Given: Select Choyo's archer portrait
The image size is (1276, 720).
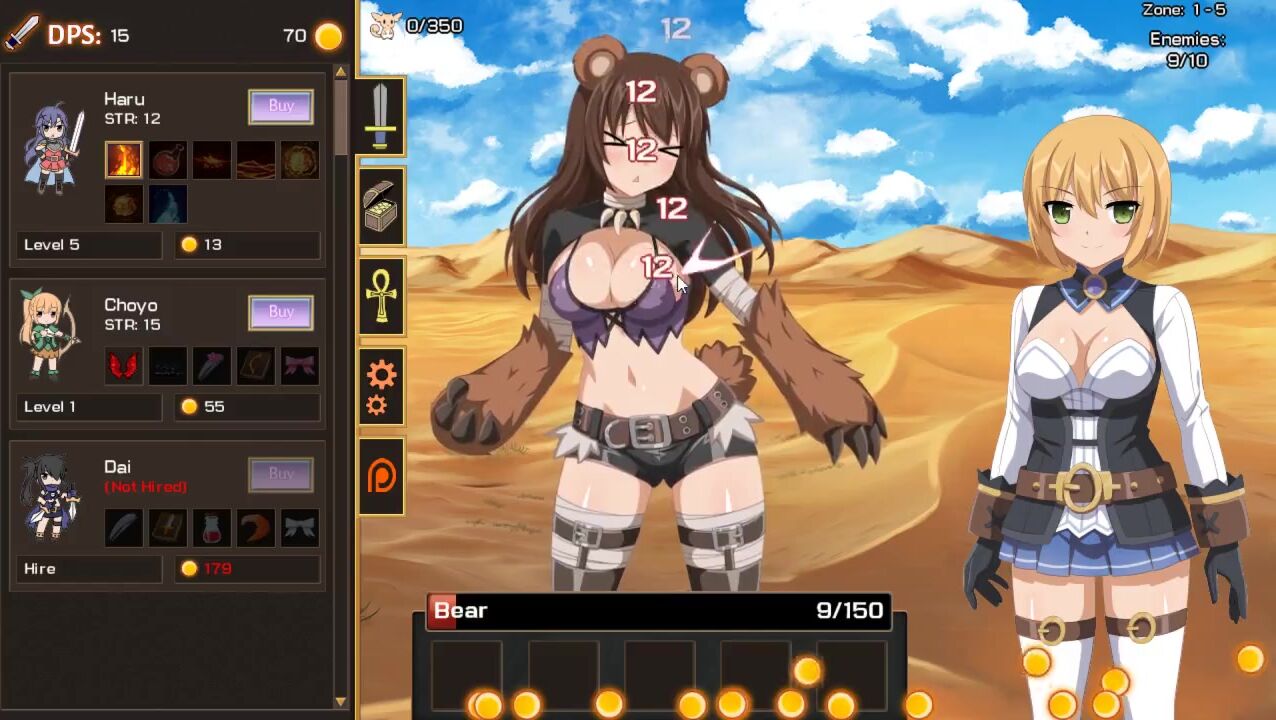Looking at the screenshot, I should tap(50, 334).
